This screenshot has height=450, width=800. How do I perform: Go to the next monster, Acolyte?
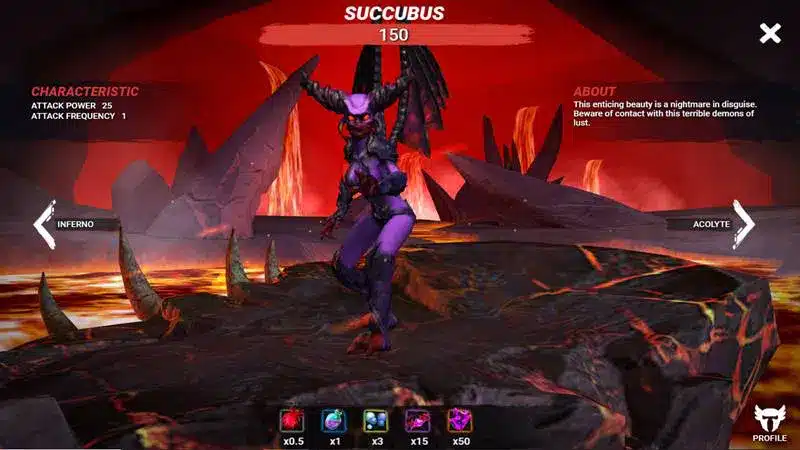[744, 224]
